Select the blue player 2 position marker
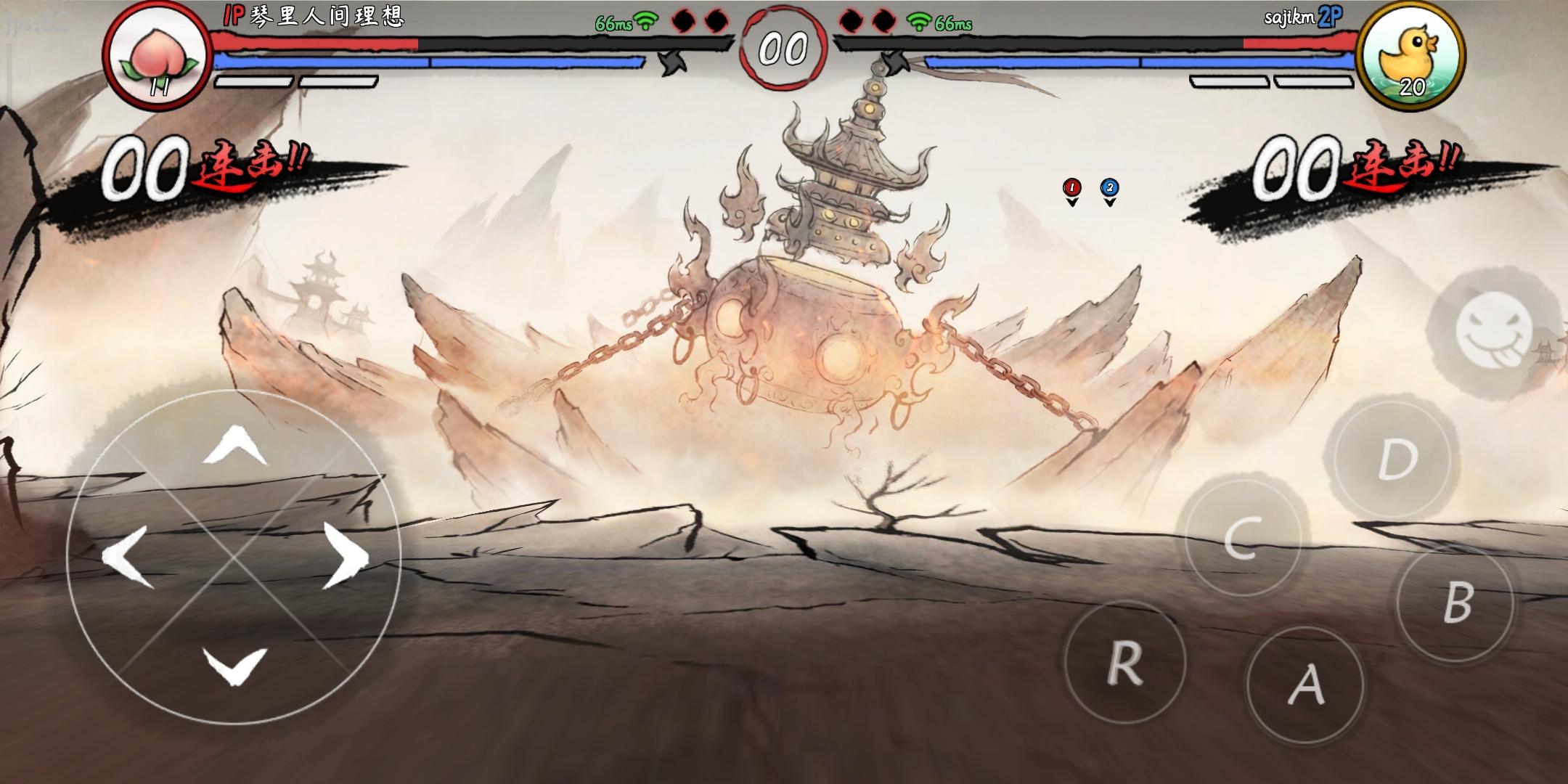 coord(1111,185)
